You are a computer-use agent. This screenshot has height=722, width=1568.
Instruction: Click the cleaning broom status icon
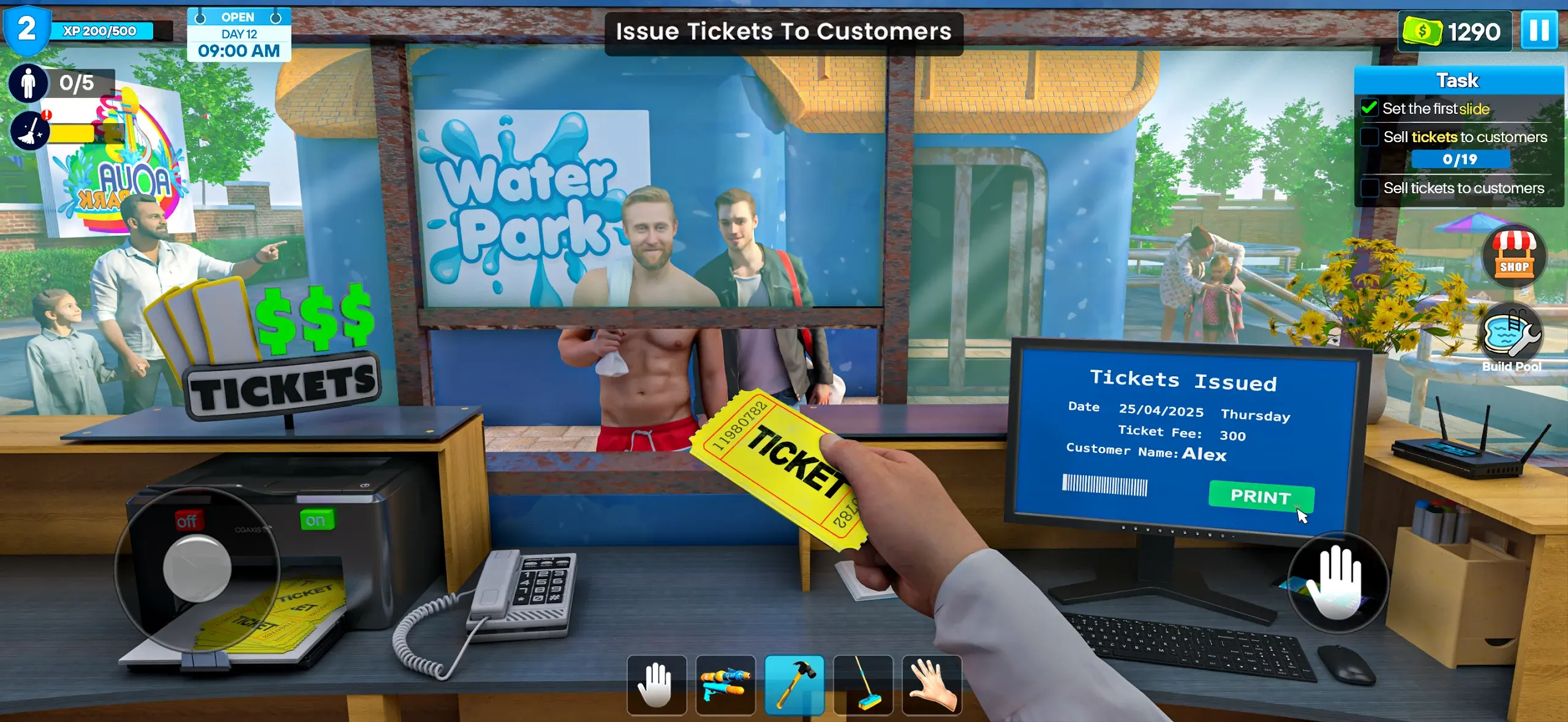coord(29,131)
